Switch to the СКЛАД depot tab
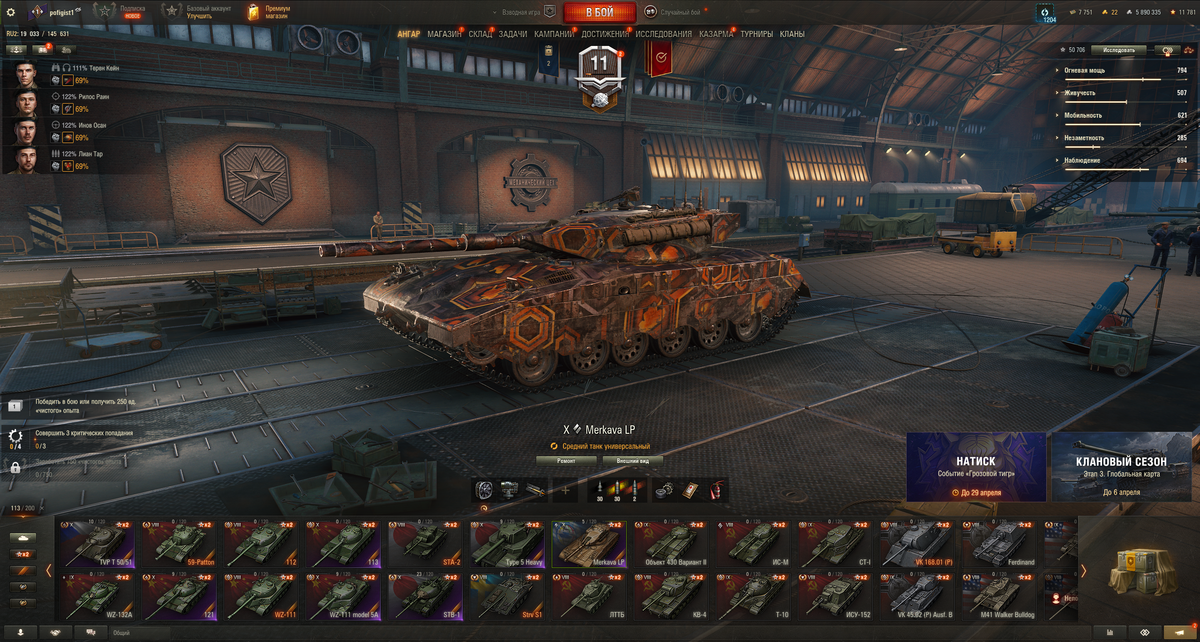The height and width of the screenshot is (642, 1200). click(480, 34)
